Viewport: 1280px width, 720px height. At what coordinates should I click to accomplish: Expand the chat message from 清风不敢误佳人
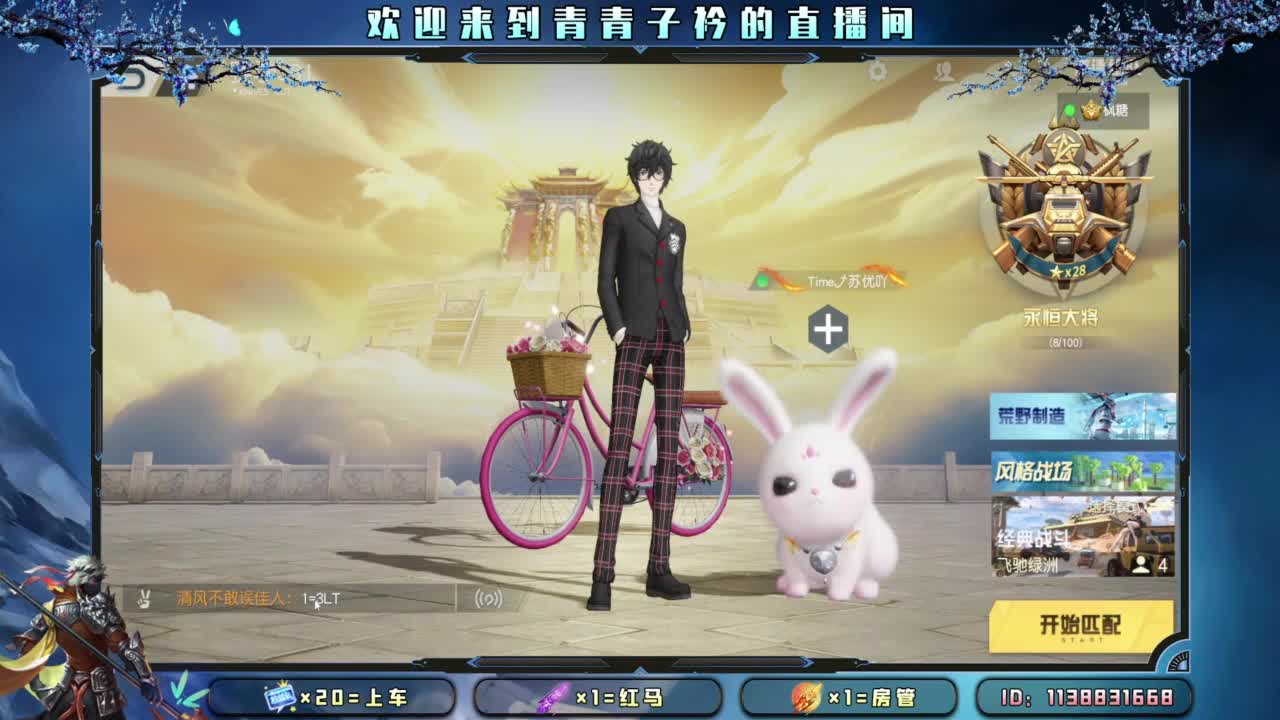click(x=230, y=597)
